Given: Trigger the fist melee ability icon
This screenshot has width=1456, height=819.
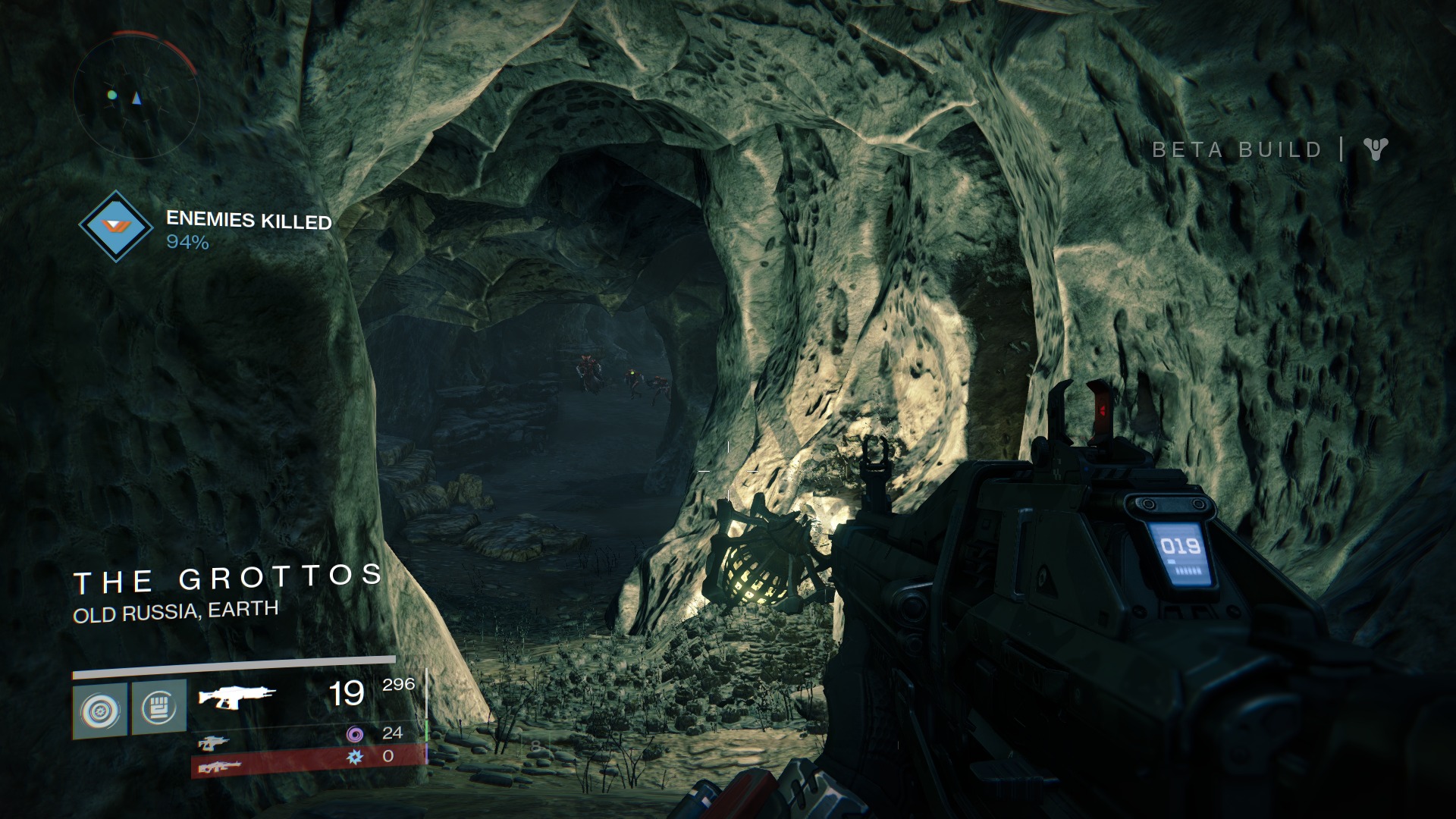Looking at the screenshot, I should (x=158, y=708).
